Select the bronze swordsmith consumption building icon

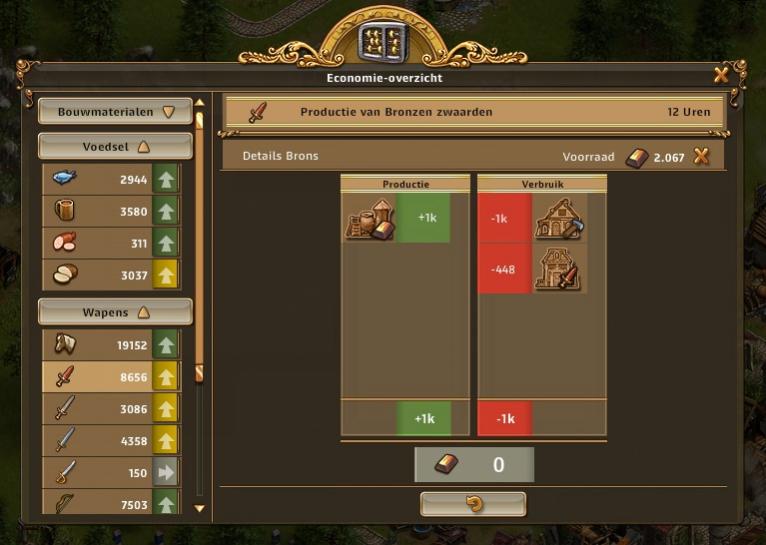(558, 269)
